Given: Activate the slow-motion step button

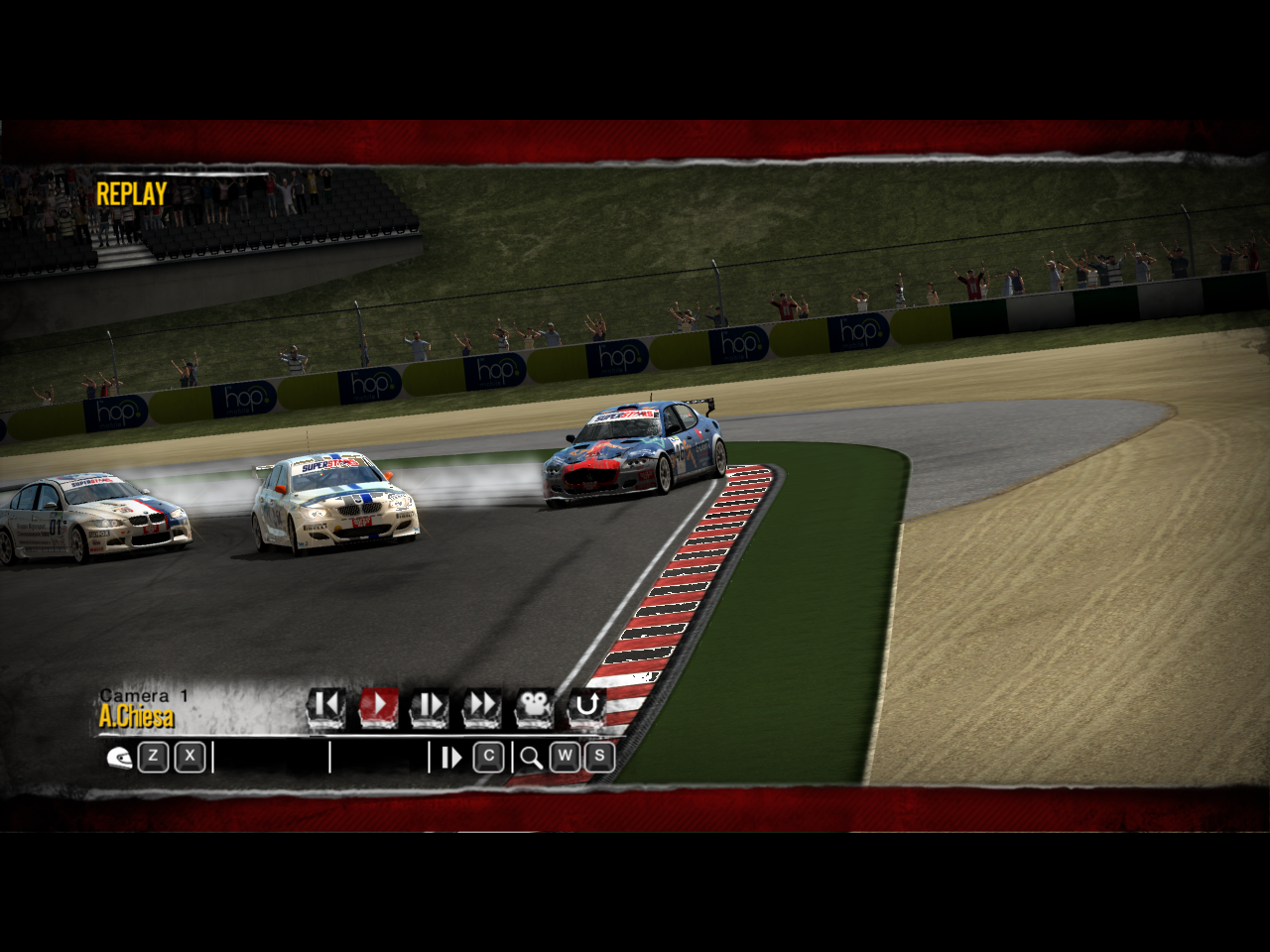Looking at the screenshot, I should (x=430, y=706).
